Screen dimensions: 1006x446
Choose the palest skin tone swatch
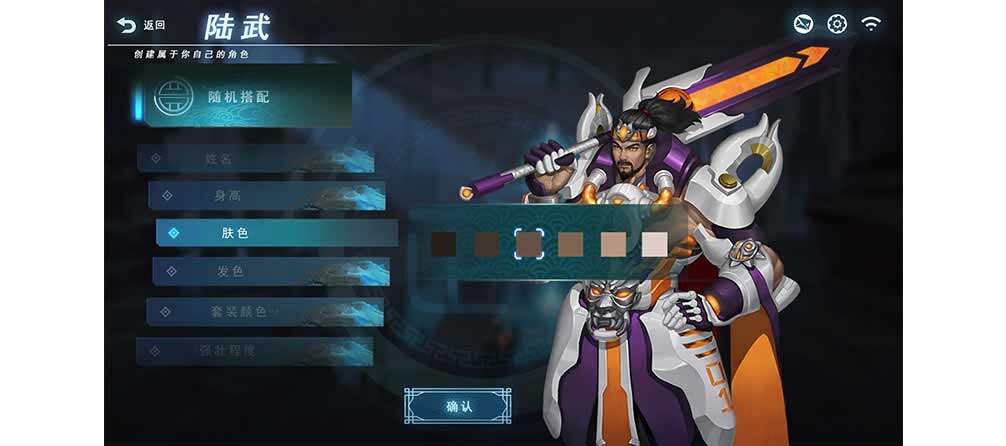pos(654,243)
